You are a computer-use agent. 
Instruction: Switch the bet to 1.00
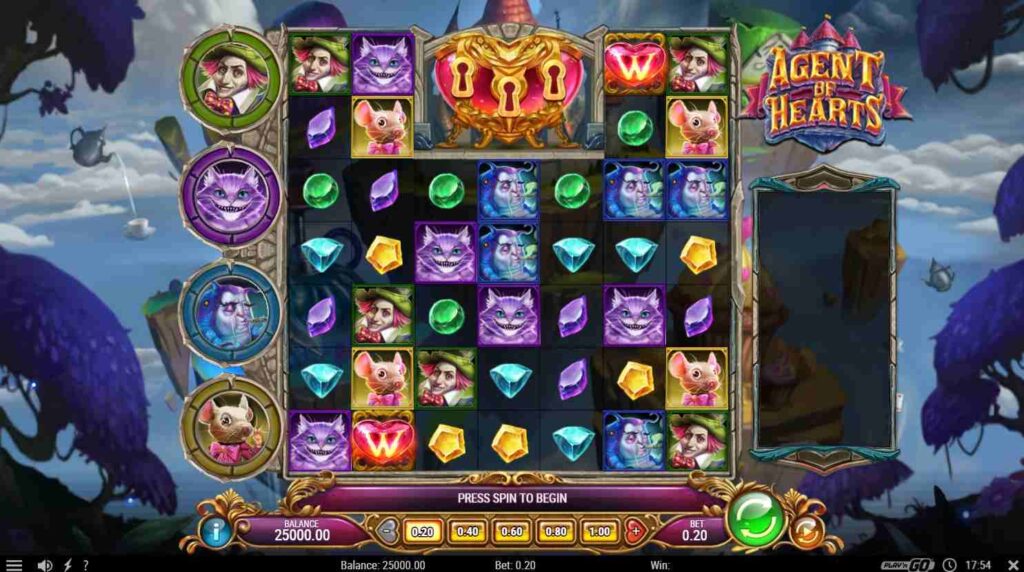click(600, 530)
